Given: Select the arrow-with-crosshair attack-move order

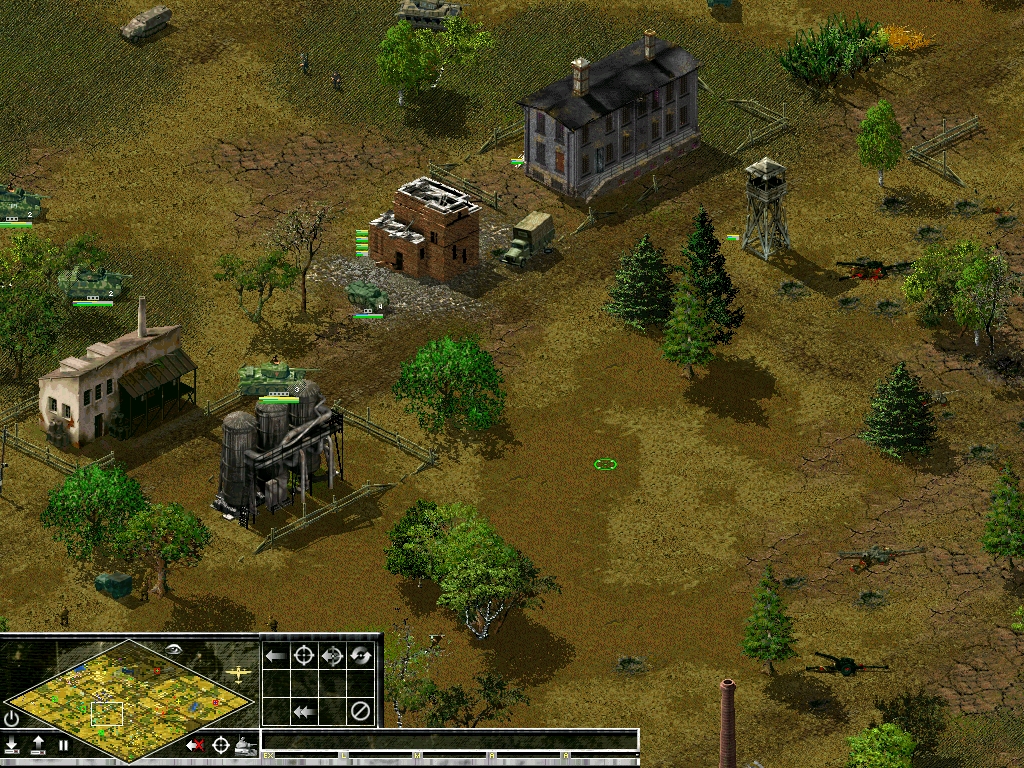Looking at the screenshot, I should point(332,656).
